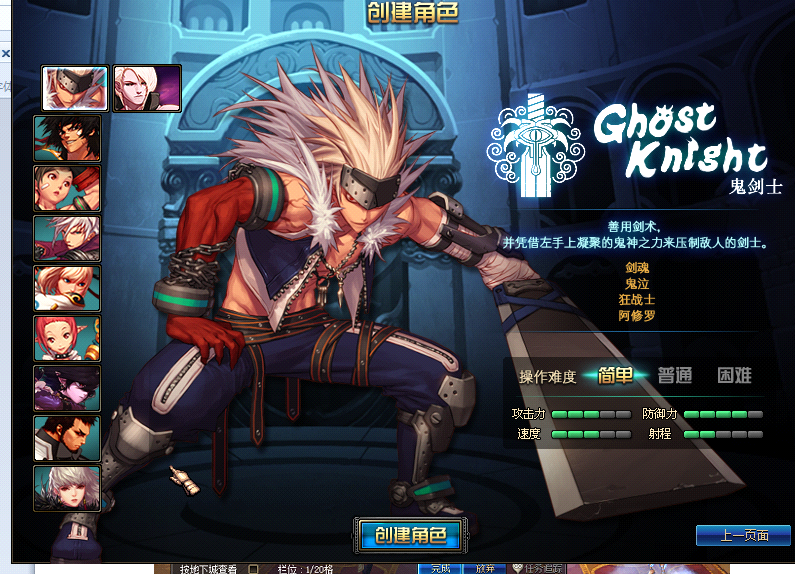Choose the white-haired gunner portrait
Screen dimensions: 795x574
[67, 238]
